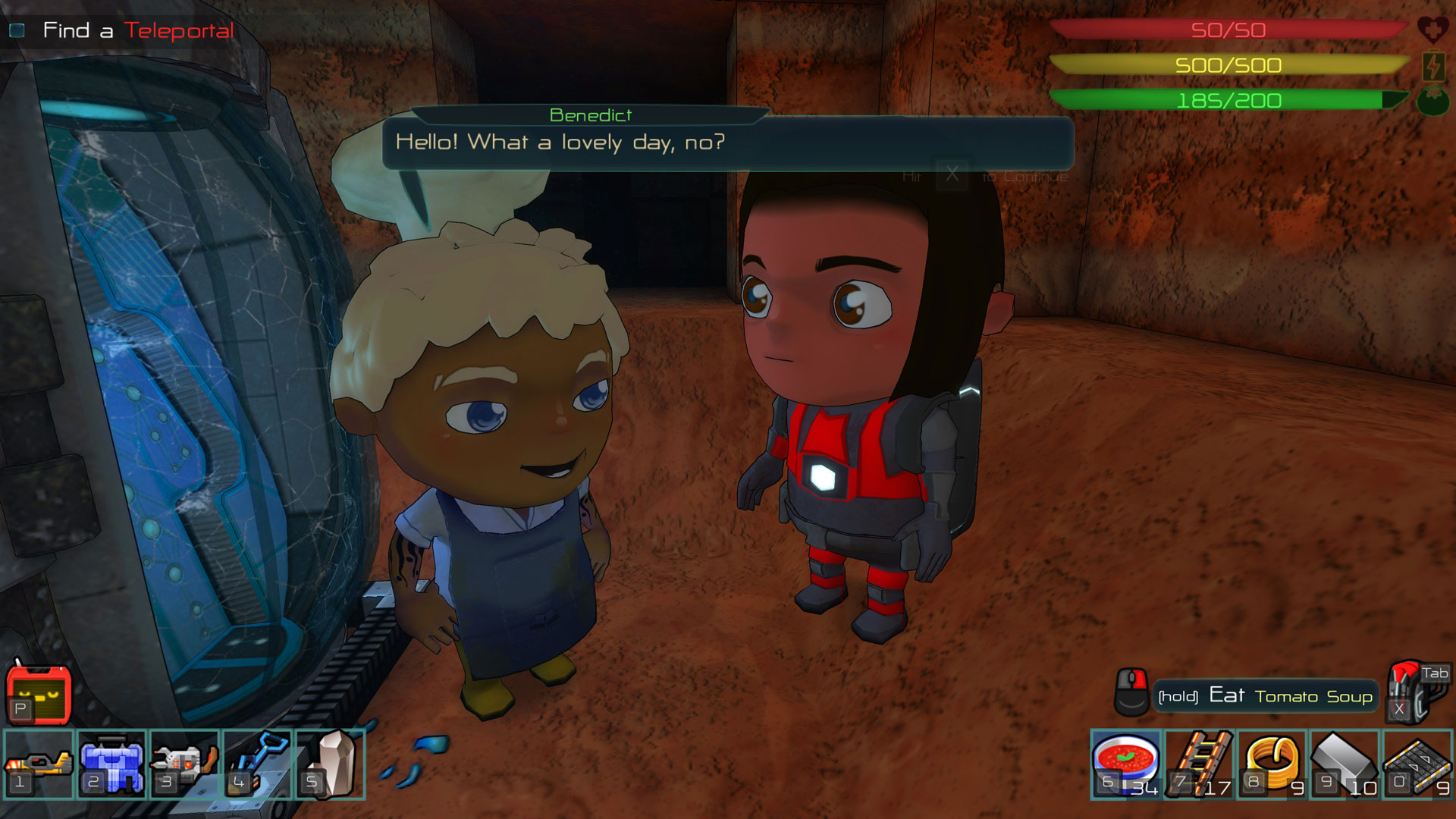Choose the gray scanner tool slot
The height and width of the screenshot is (819, 1456).
click(x=184, y=764)
